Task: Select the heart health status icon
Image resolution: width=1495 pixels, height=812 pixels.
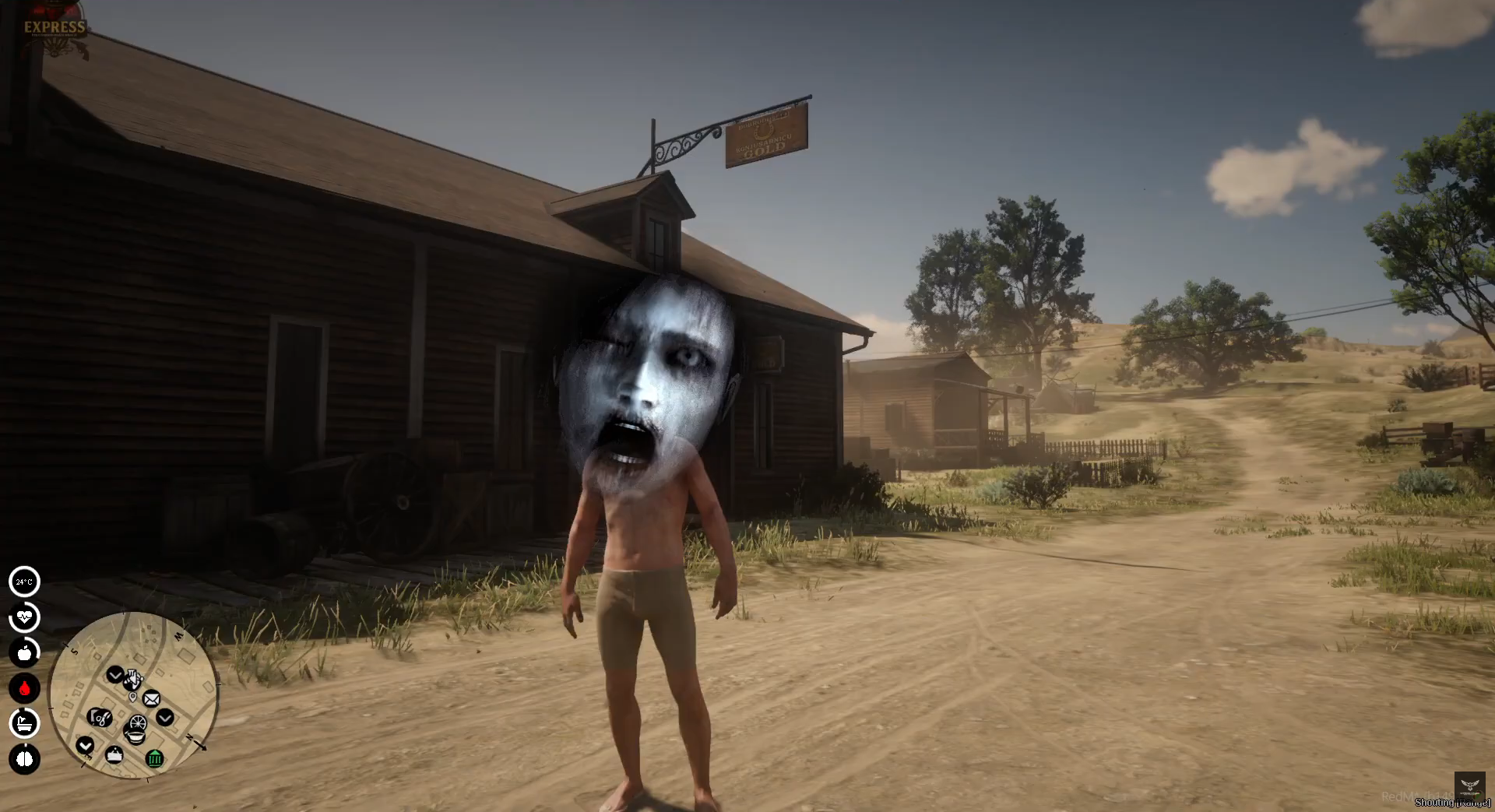Action: tap(24, 617)
